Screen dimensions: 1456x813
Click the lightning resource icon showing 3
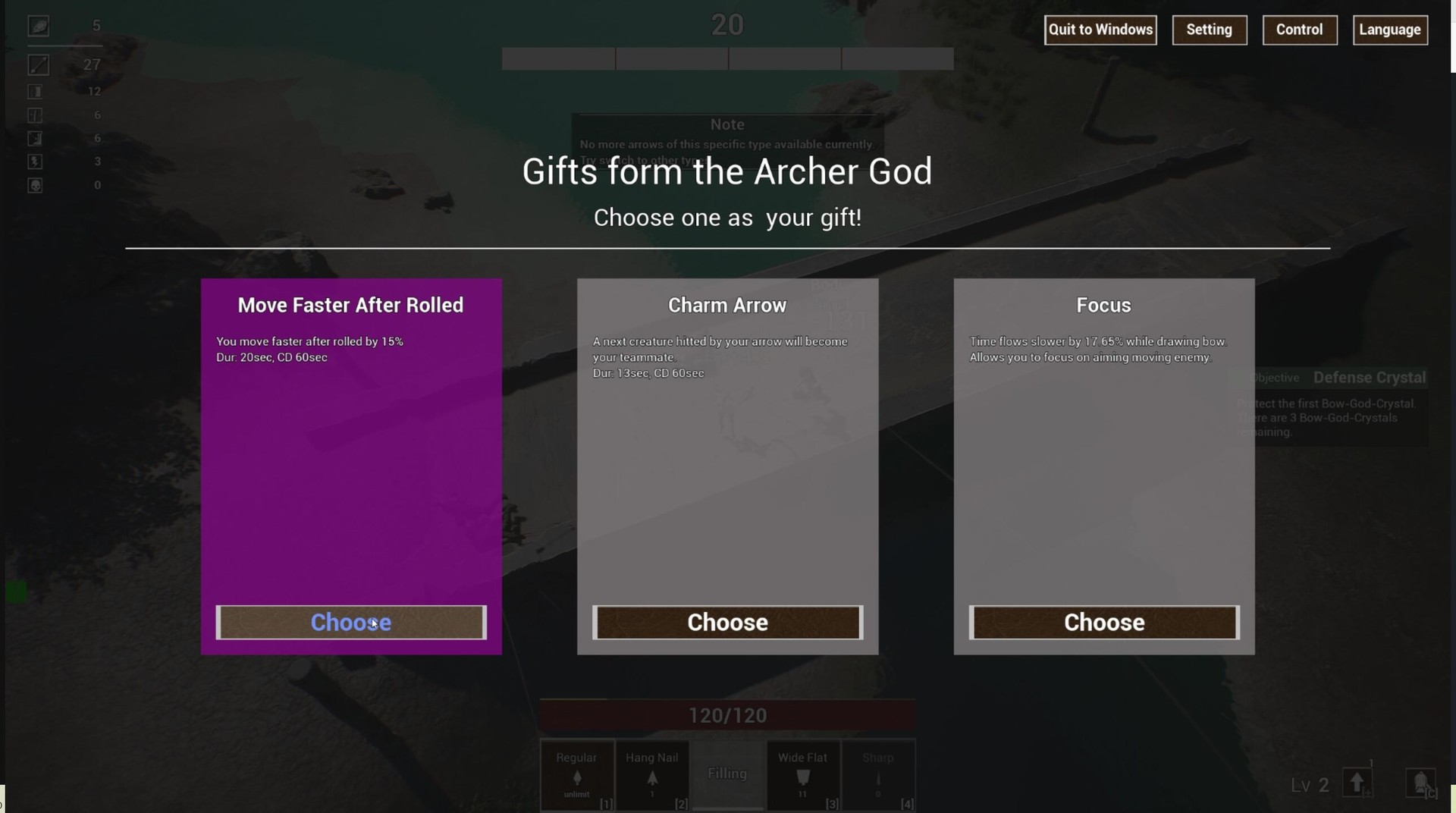(x=35, y=162)
